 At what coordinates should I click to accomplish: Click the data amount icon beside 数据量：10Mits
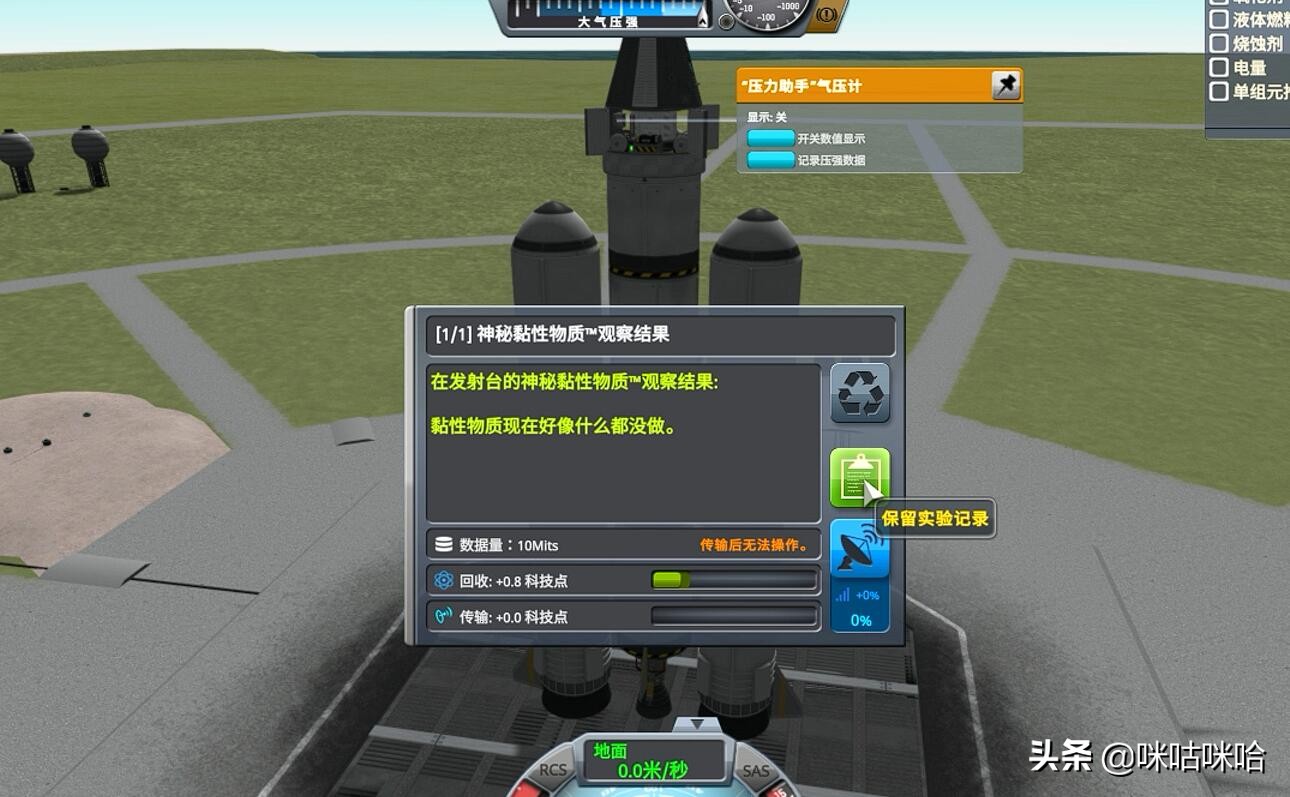(x=443, y=544)
